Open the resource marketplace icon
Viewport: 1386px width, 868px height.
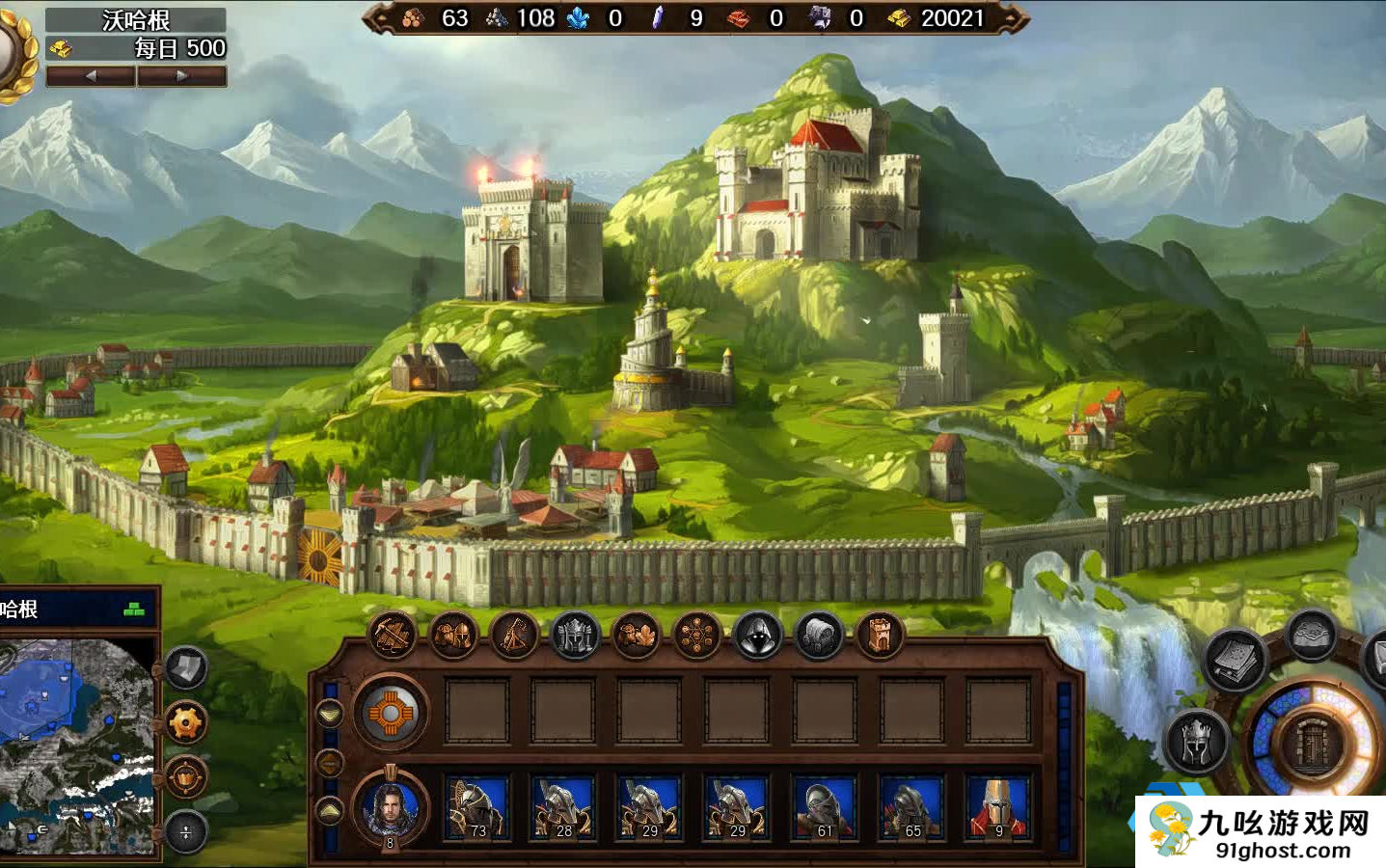(637, 636)
